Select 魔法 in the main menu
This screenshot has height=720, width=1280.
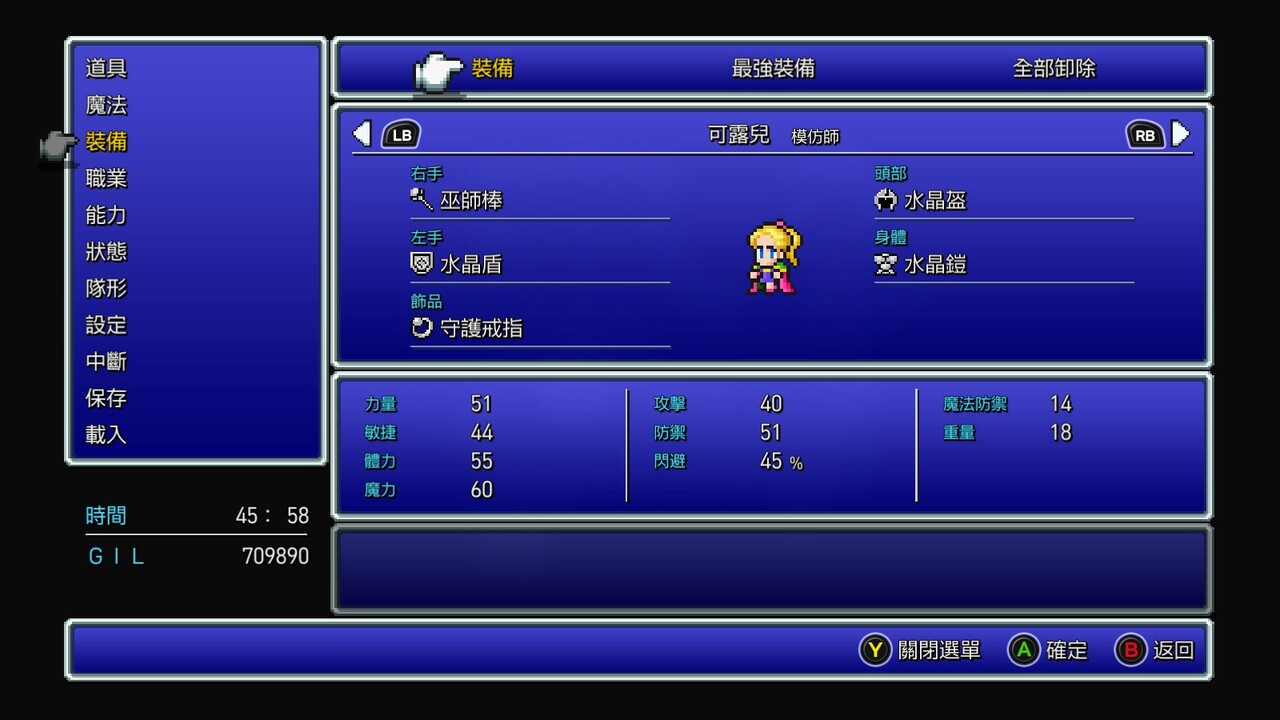point(106,106)
